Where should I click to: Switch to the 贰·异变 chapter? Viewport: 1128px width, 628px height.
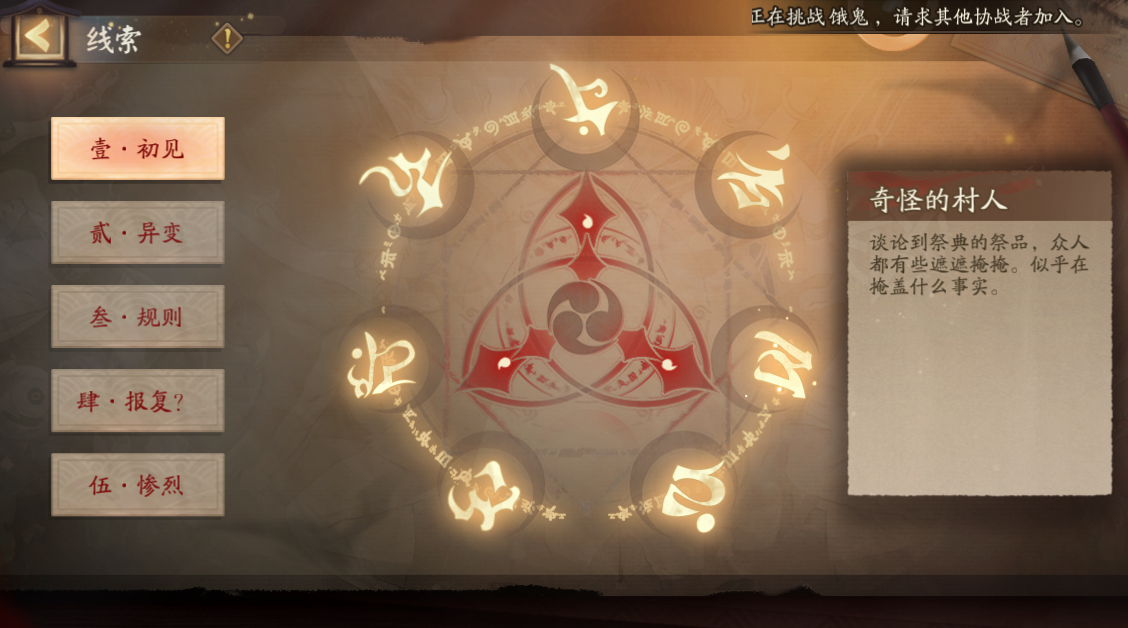click(138, 233)
